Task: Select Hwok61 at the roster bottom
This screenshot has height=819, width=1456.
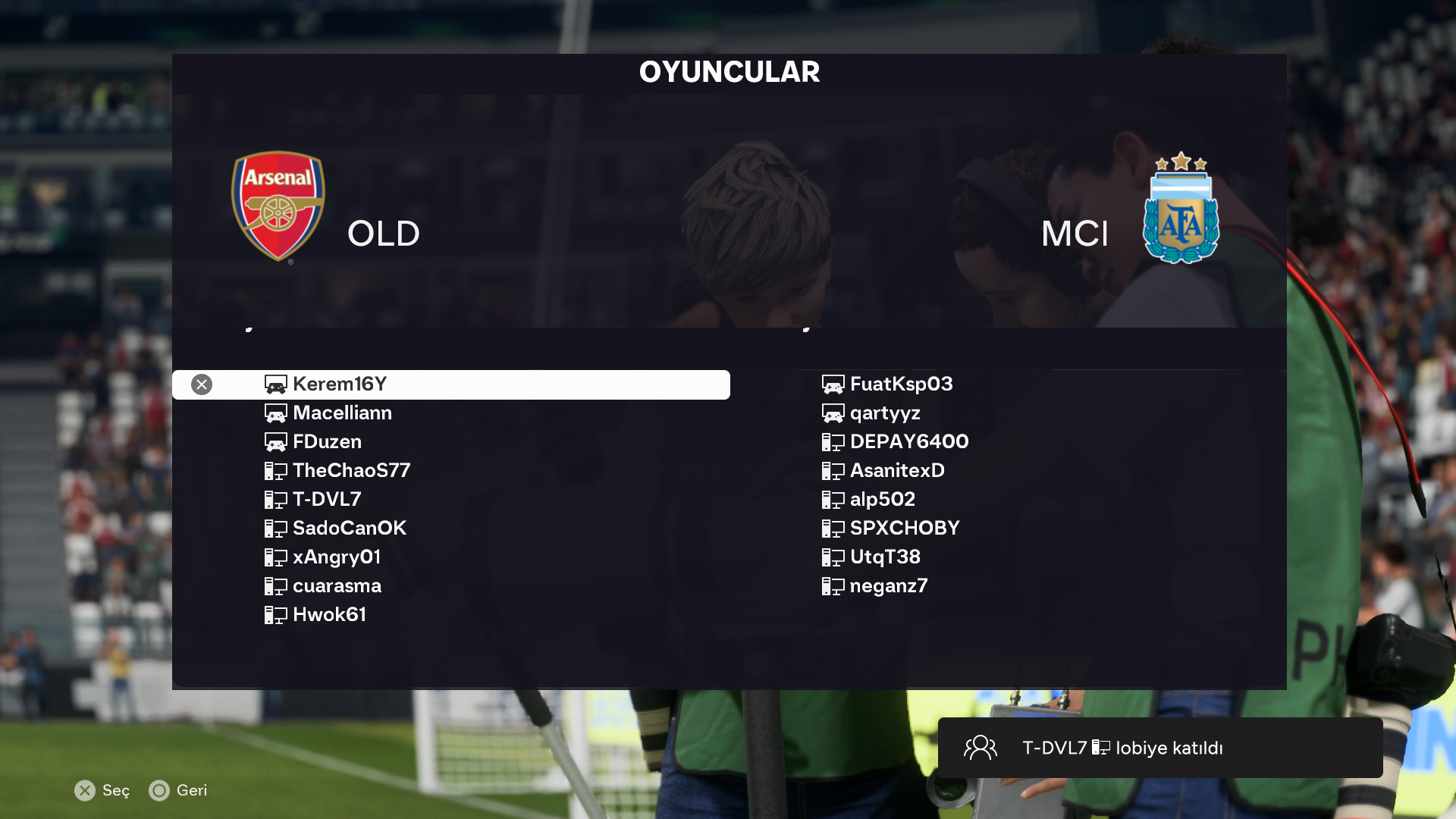Action: [329, 615]
